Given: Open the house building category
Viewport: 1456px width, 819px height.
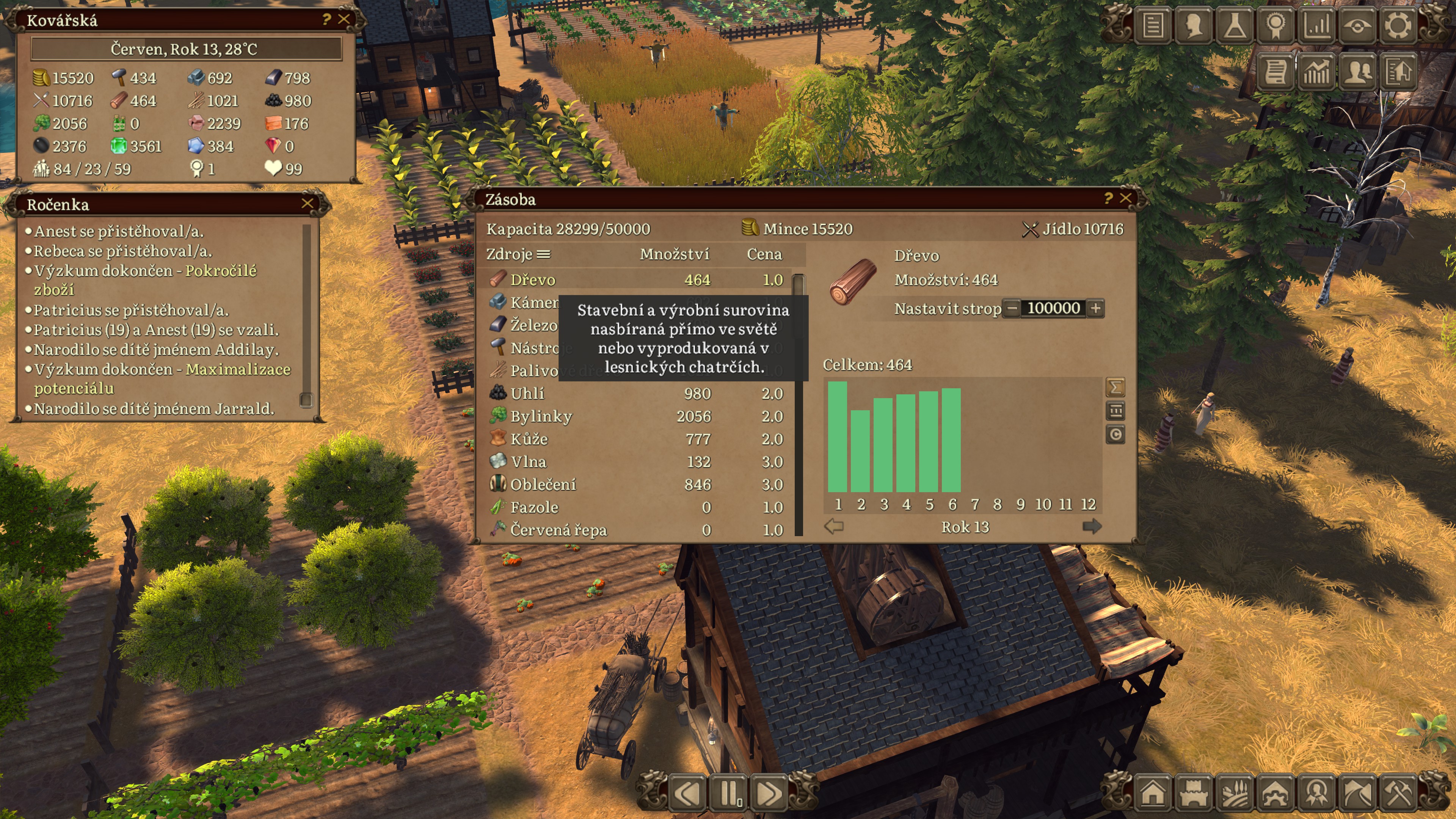Looking at the screenshot, I should pos(1153,792).
